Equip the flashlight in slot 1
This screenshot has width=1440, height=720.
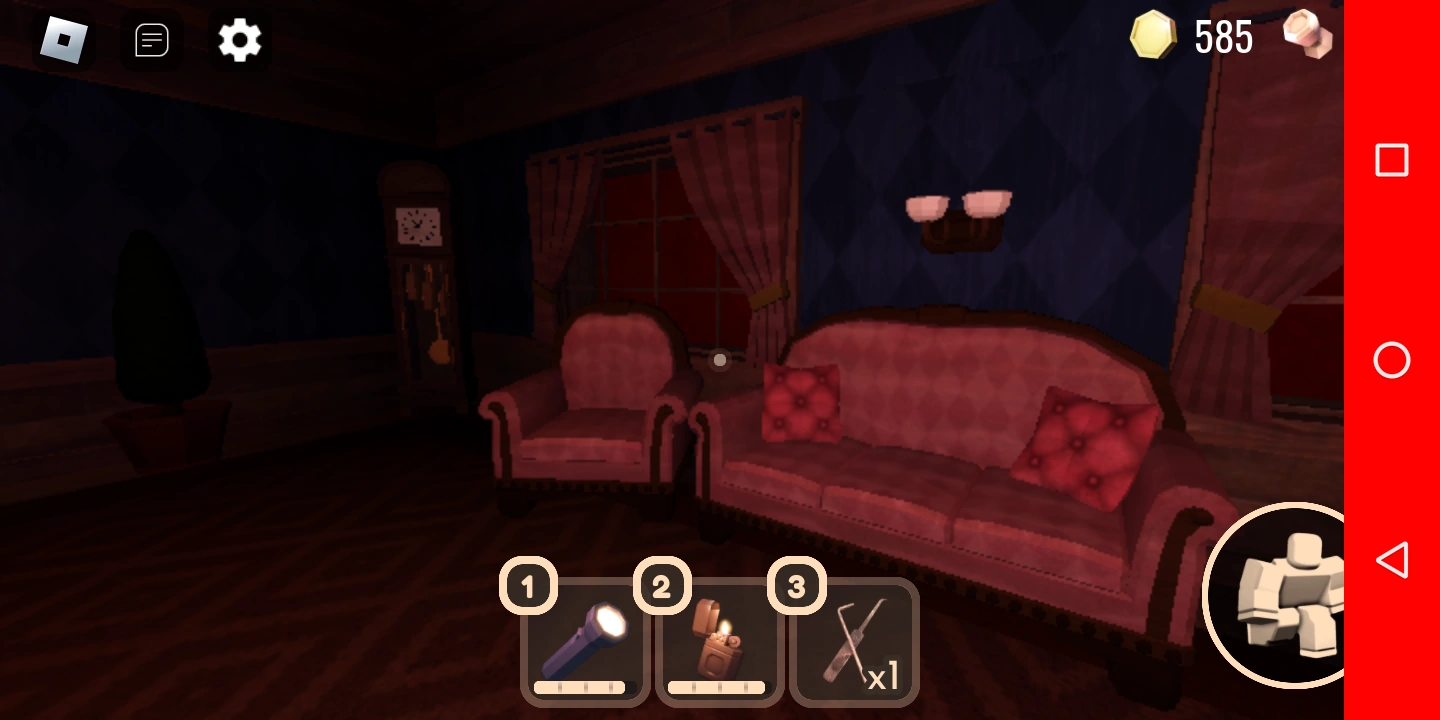584,640
